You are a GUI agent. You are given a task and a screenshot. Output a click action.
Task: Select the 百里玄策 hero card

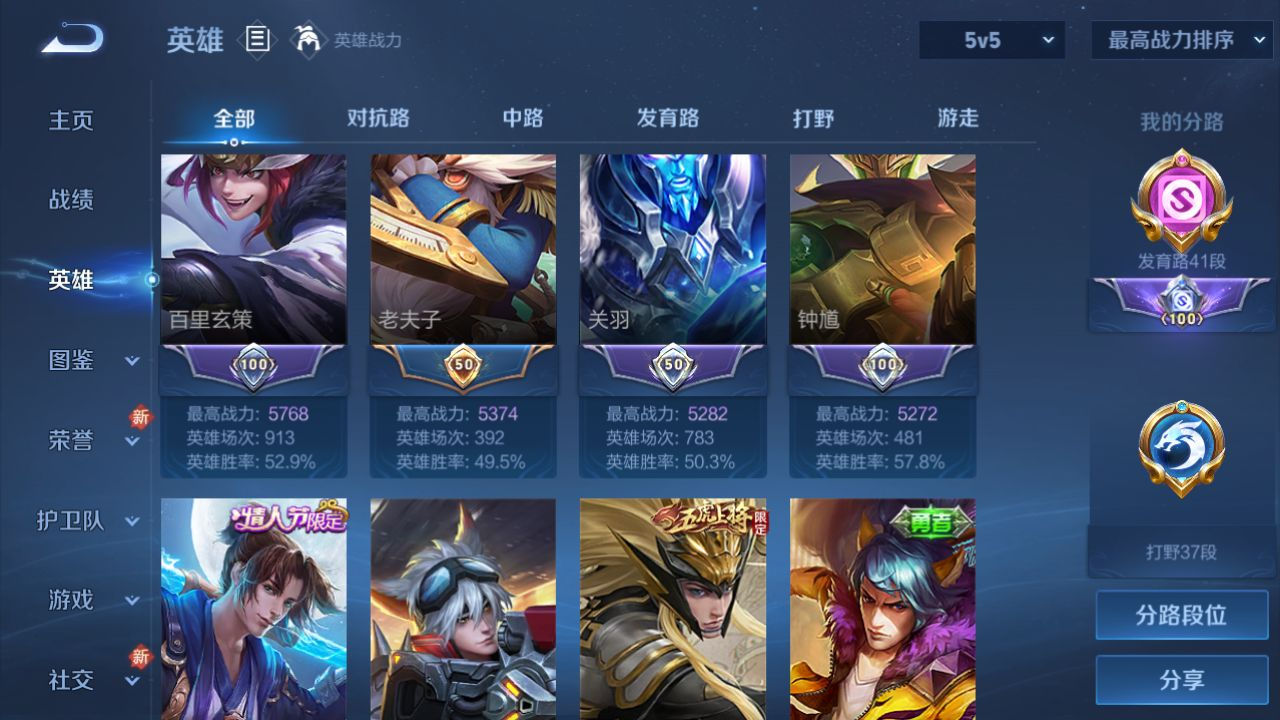coord(254,250)
